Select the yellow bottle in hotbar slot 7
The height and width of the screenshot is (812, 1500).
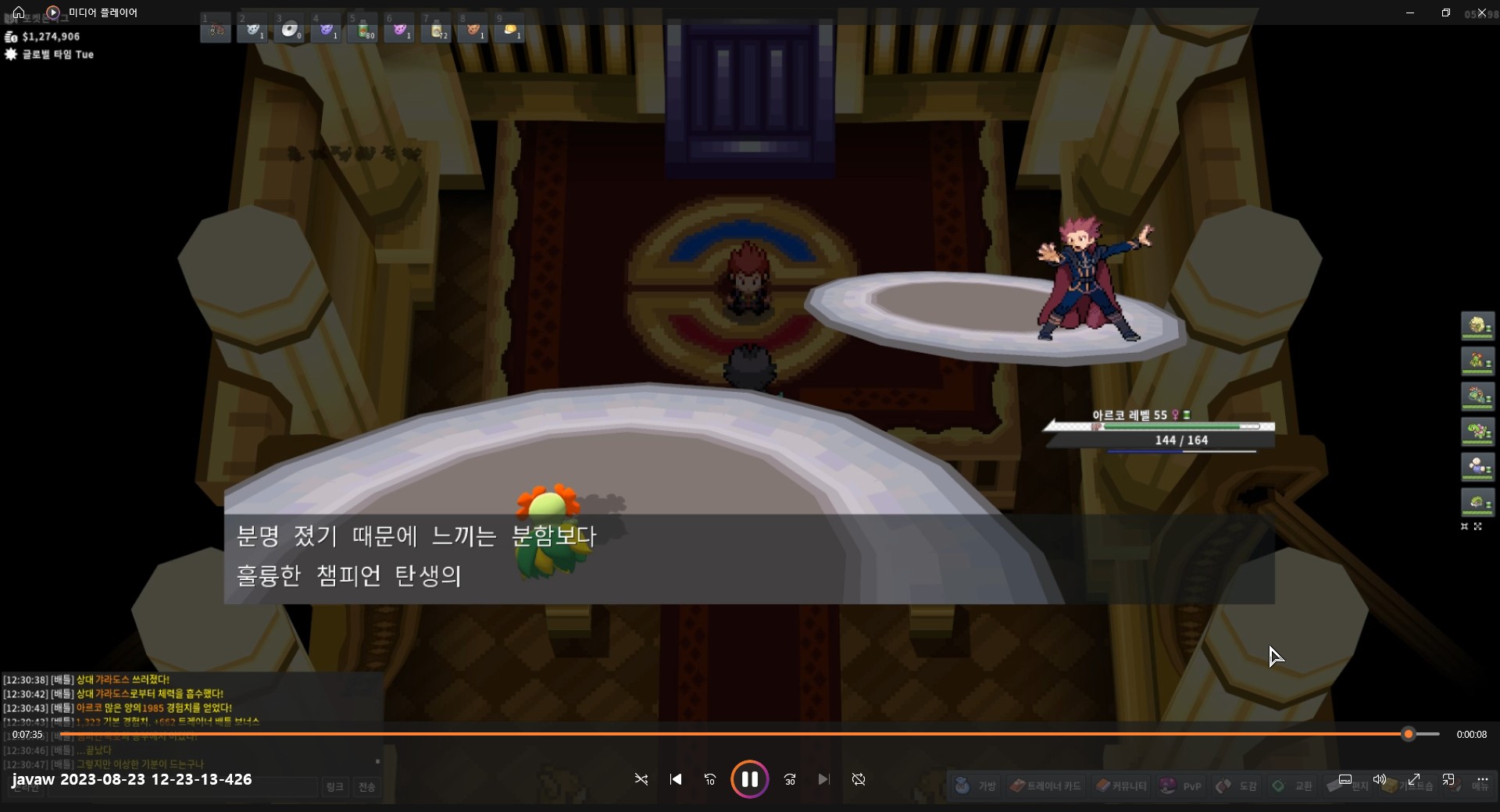coord(437,30)
